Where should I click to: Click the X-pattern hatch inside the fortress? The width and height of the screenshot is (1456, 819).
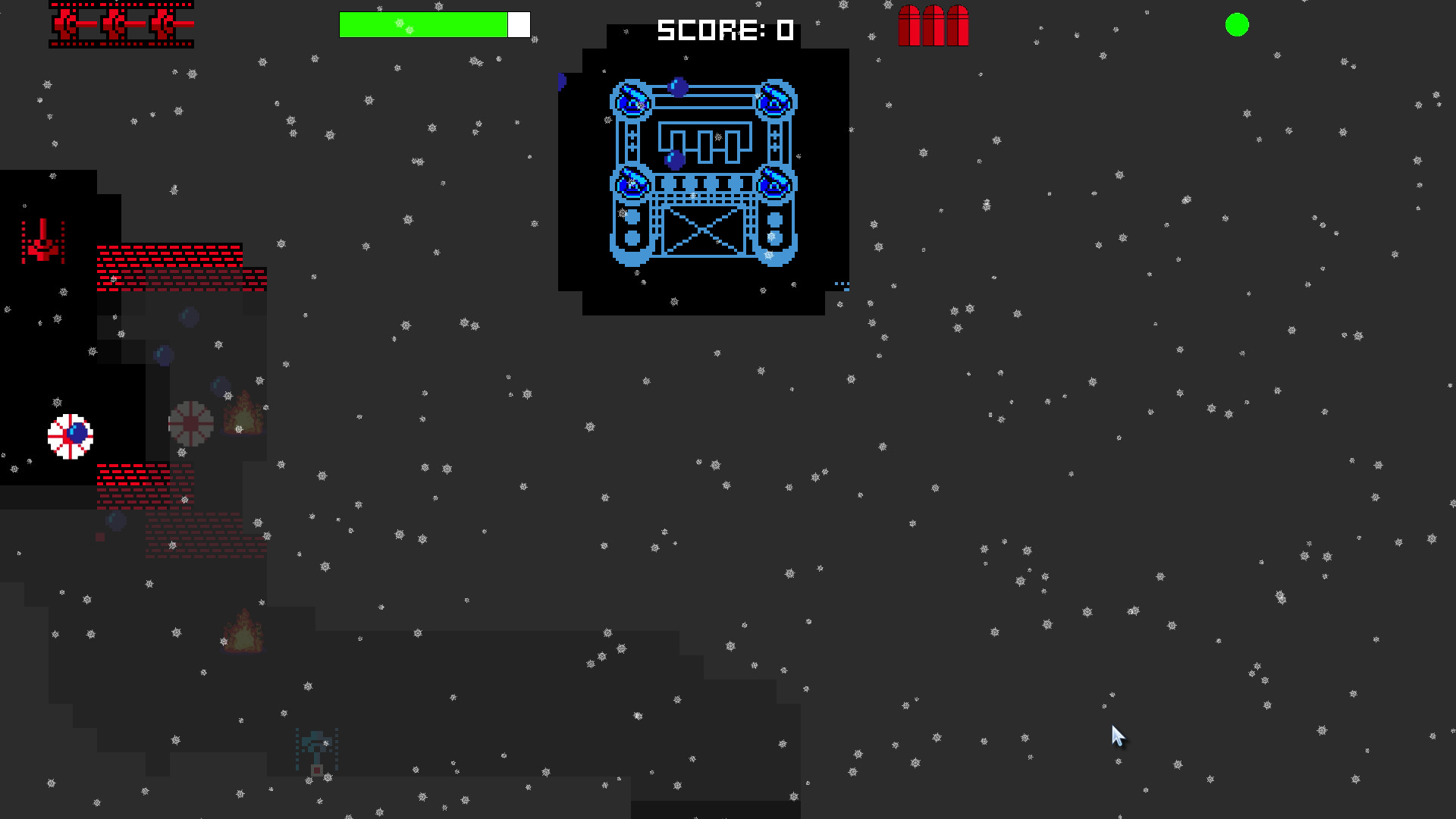(703, 232)
